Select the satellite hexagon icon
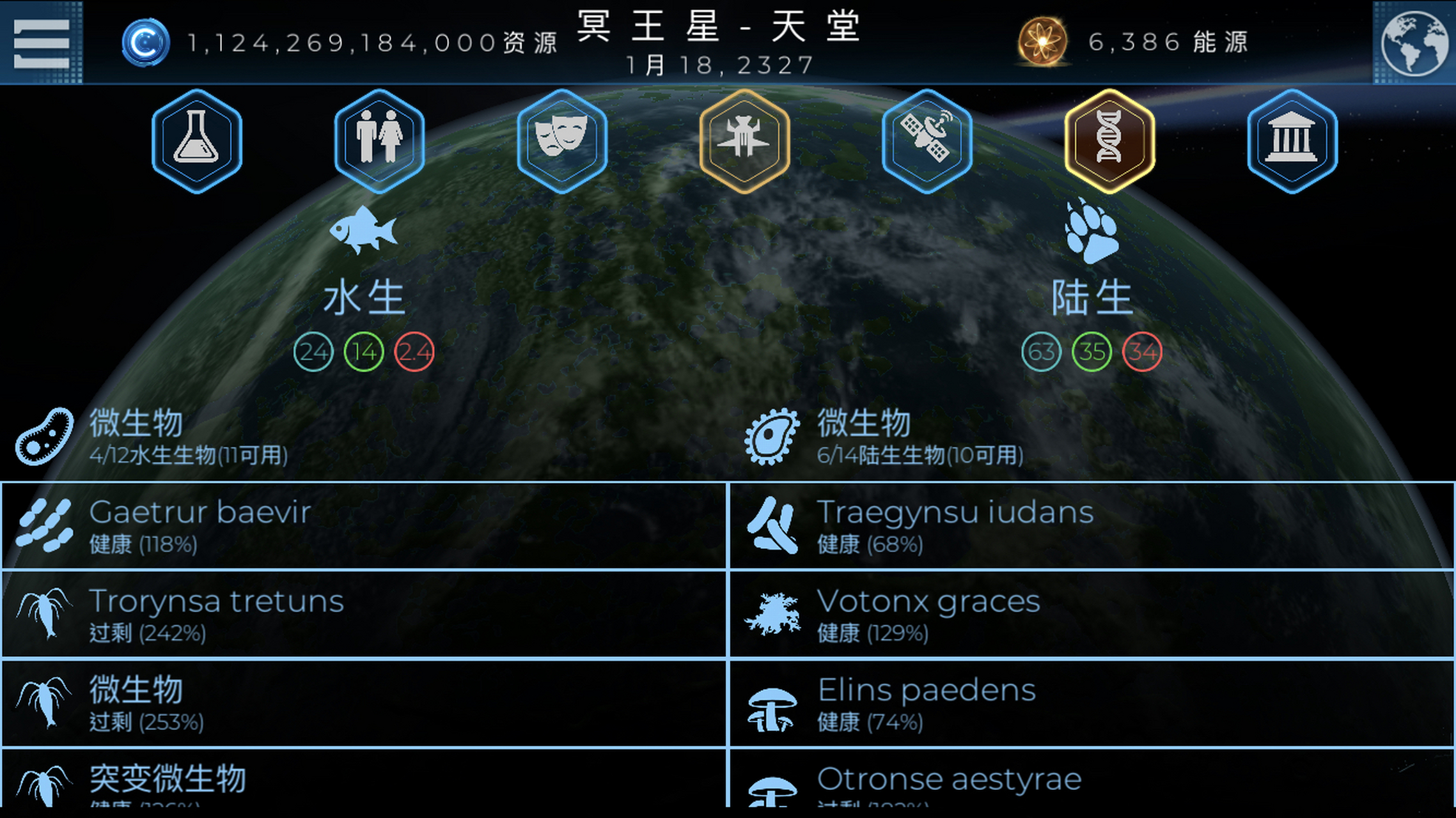 click(927, 141)
